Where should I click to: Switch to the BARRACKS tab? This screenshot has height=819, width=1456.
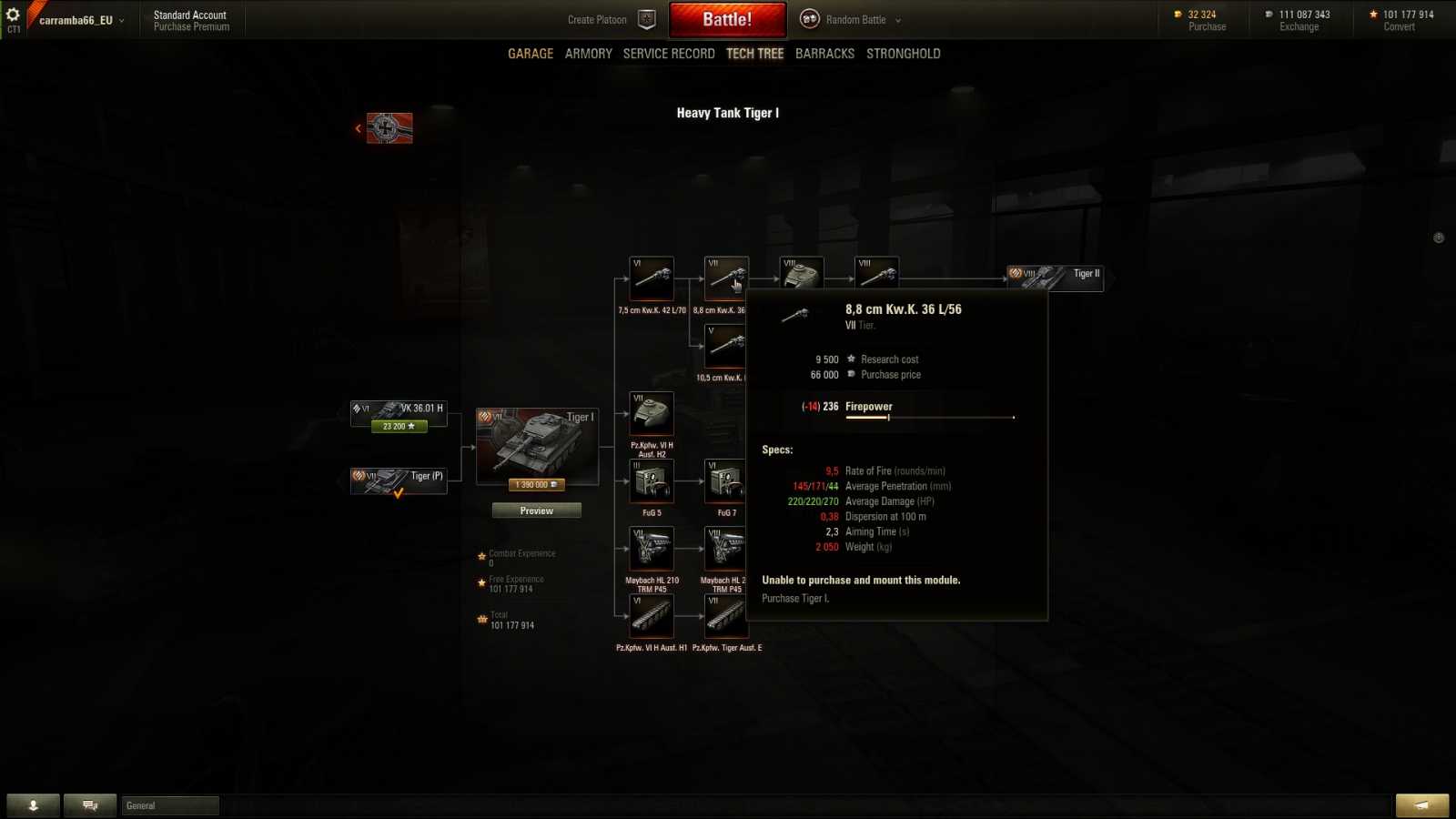coord(824,53)
